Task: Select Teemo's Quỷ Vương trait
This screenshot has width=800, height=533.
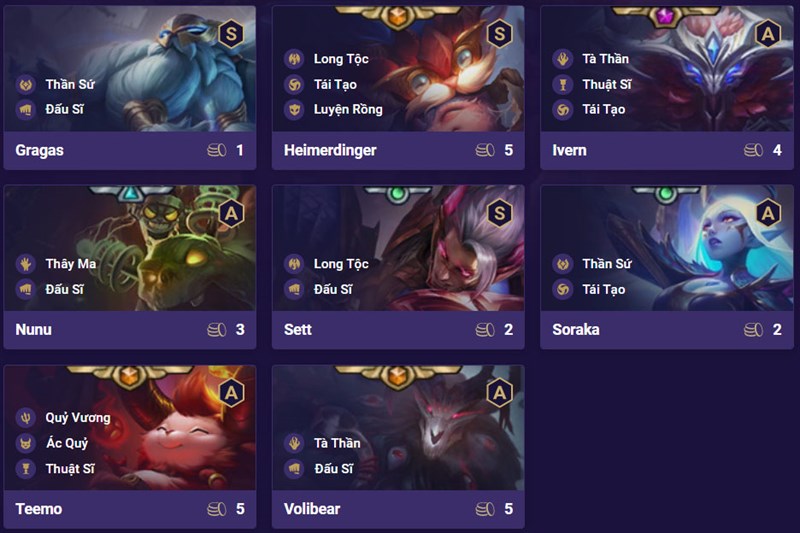Action: click(x=77, y=417)
